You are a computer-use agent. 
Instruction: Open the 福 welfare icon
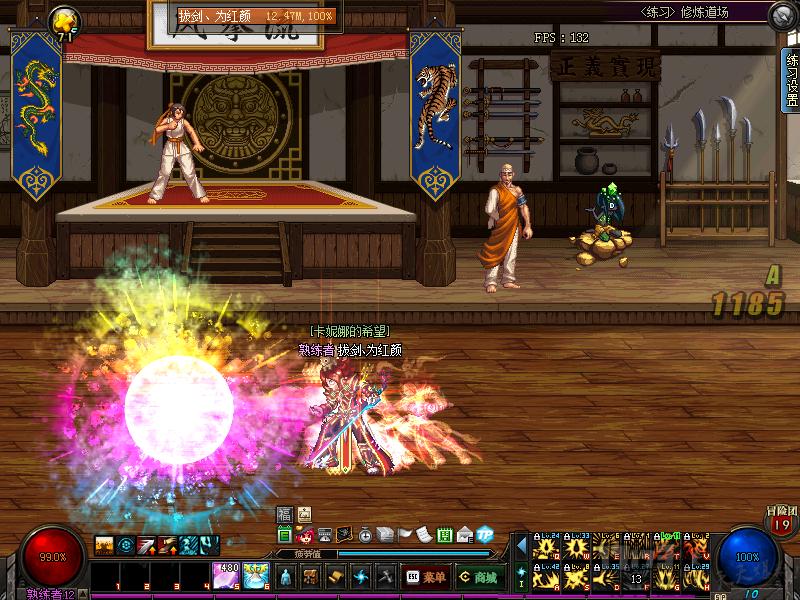[x=284, y=514]
